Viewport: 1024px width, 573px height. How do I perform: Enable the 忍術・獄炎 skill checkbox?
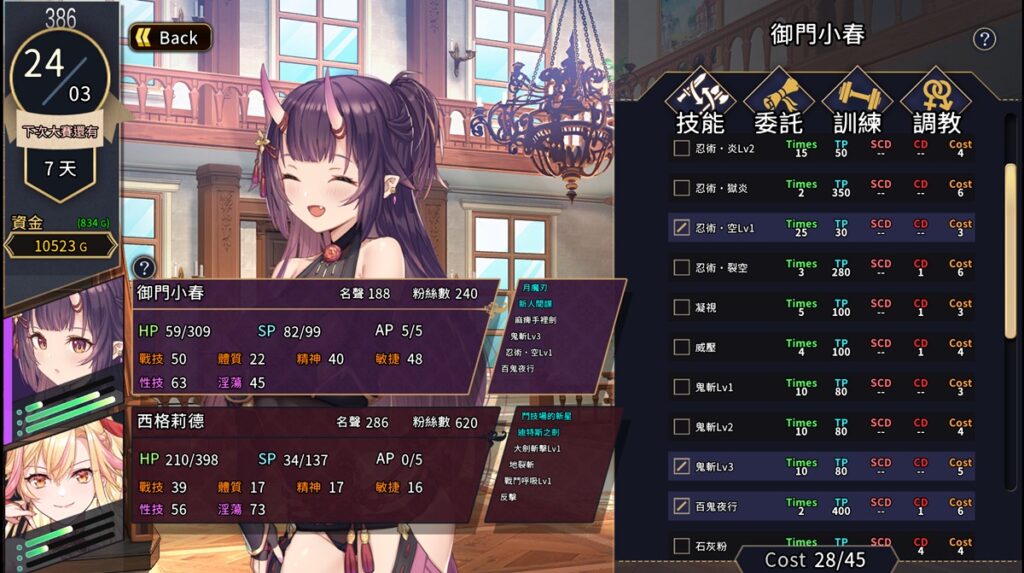(x=682, y=188)
